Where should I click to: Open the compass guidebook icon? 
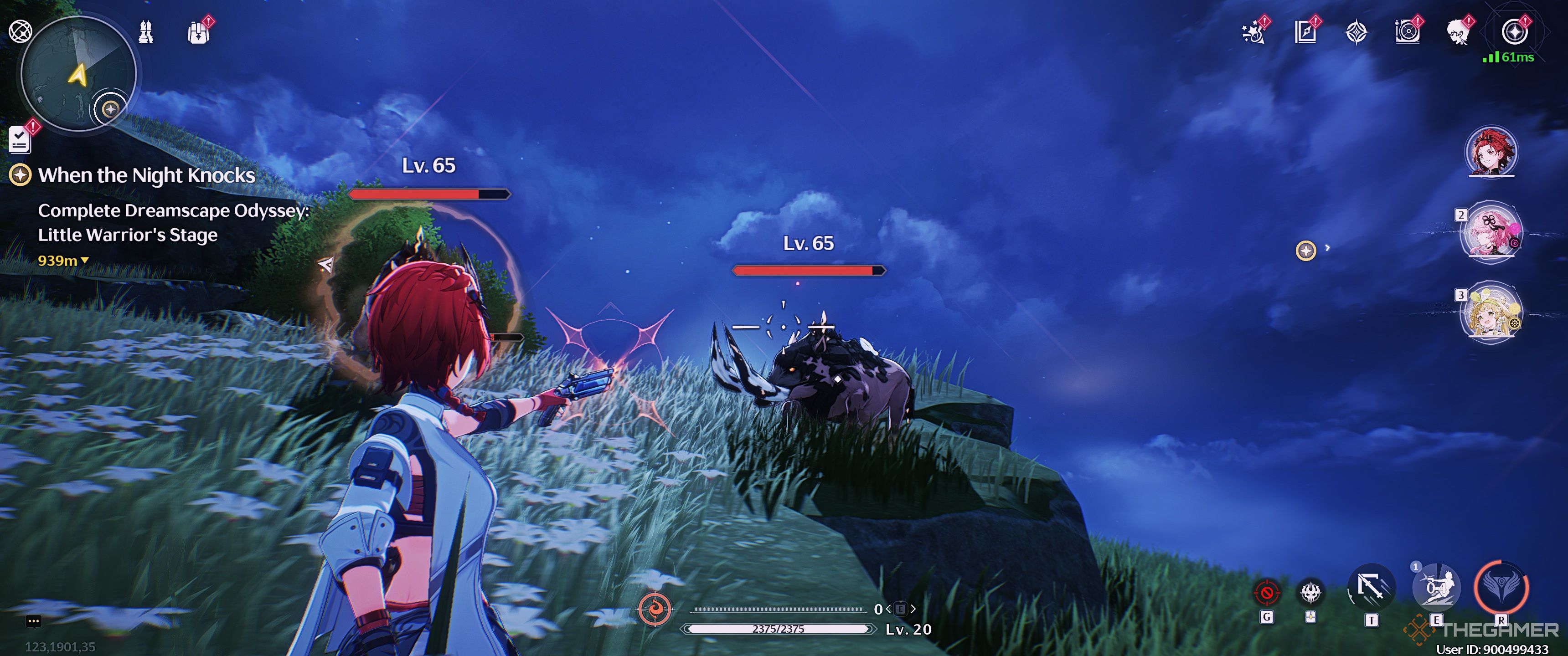click(x=1305, y=32)
